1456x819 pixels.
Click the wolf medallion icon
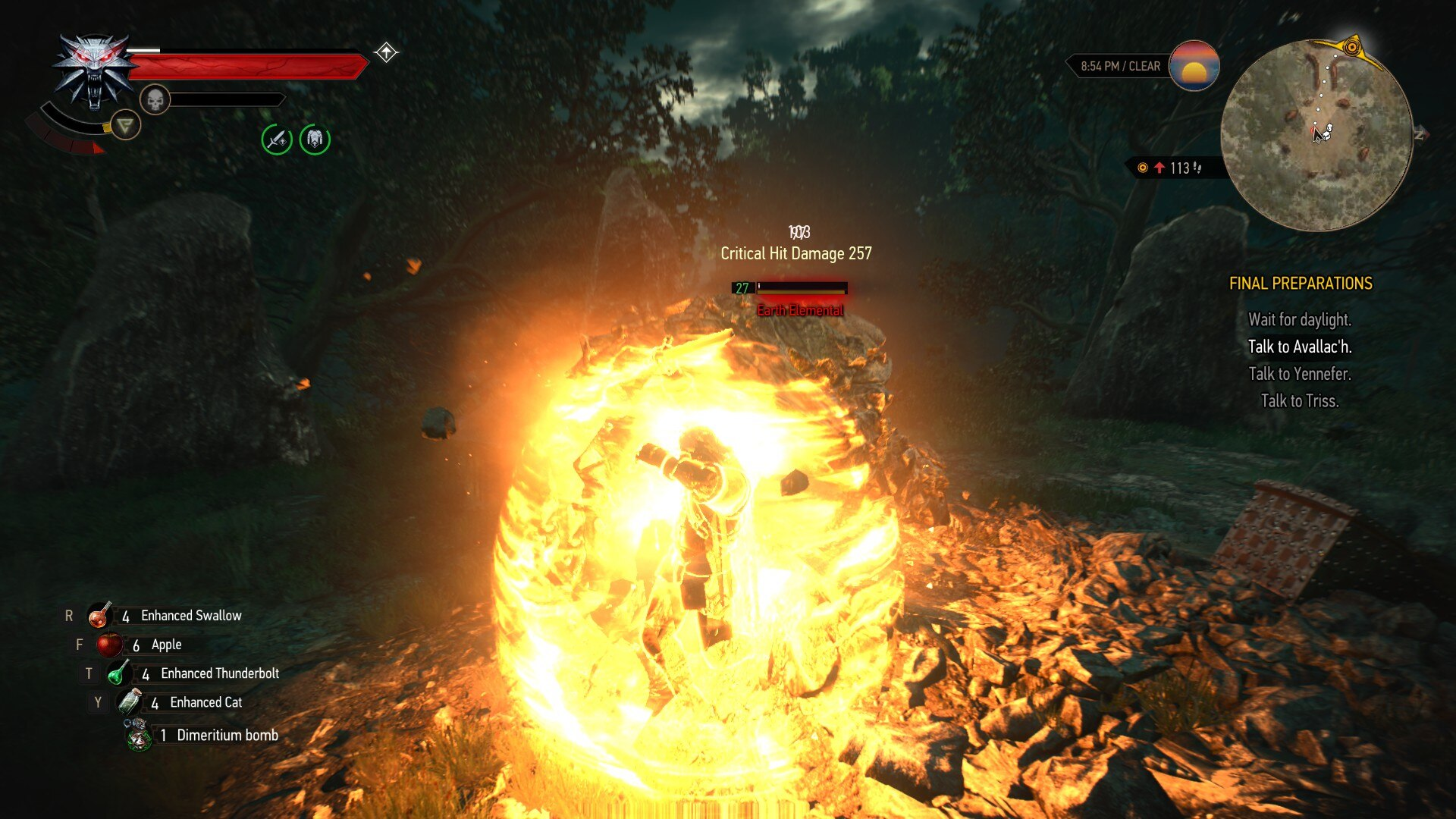[x=93, y=71]
